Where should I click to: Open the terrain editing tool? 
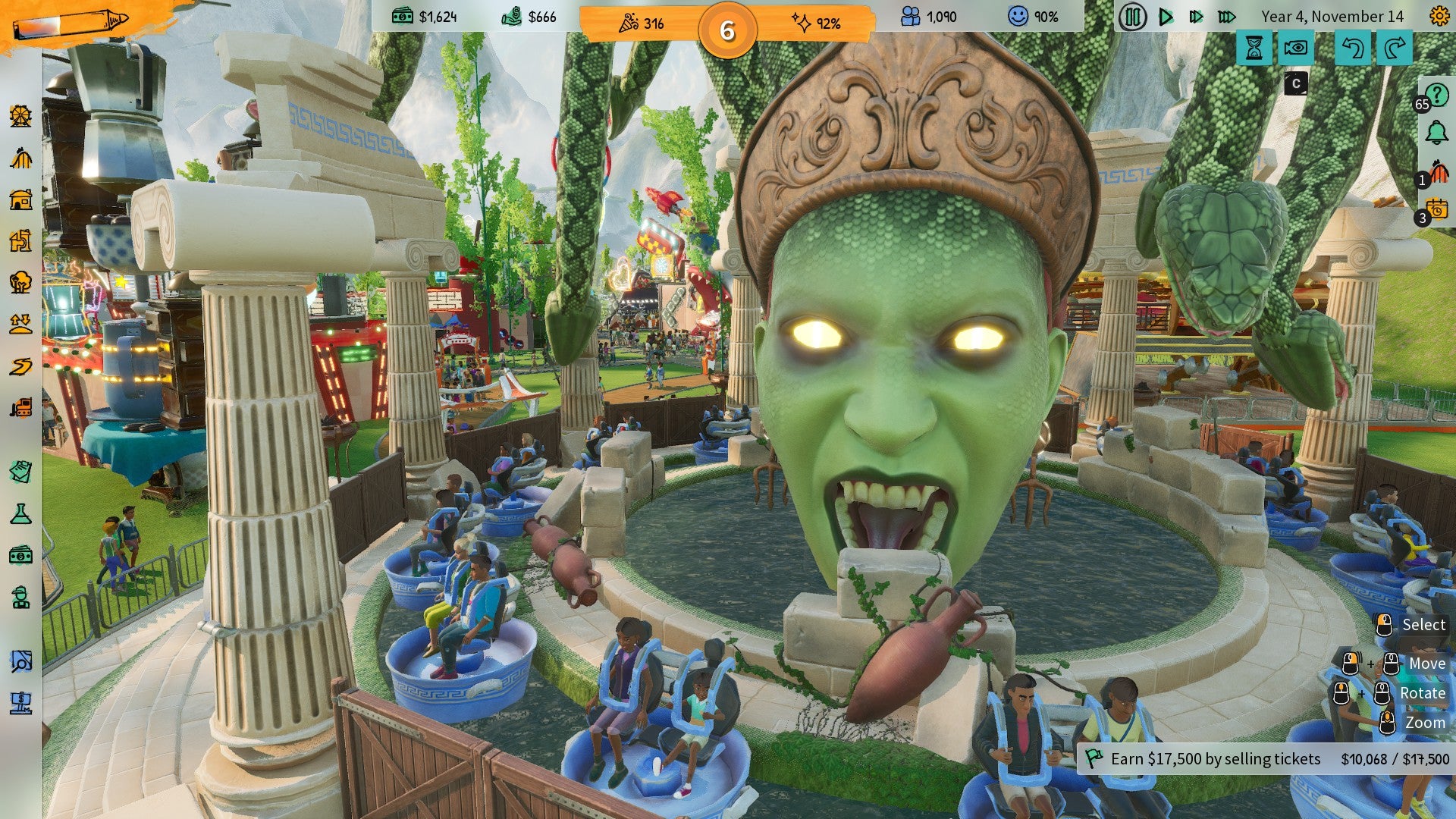(x=20, y=322)
